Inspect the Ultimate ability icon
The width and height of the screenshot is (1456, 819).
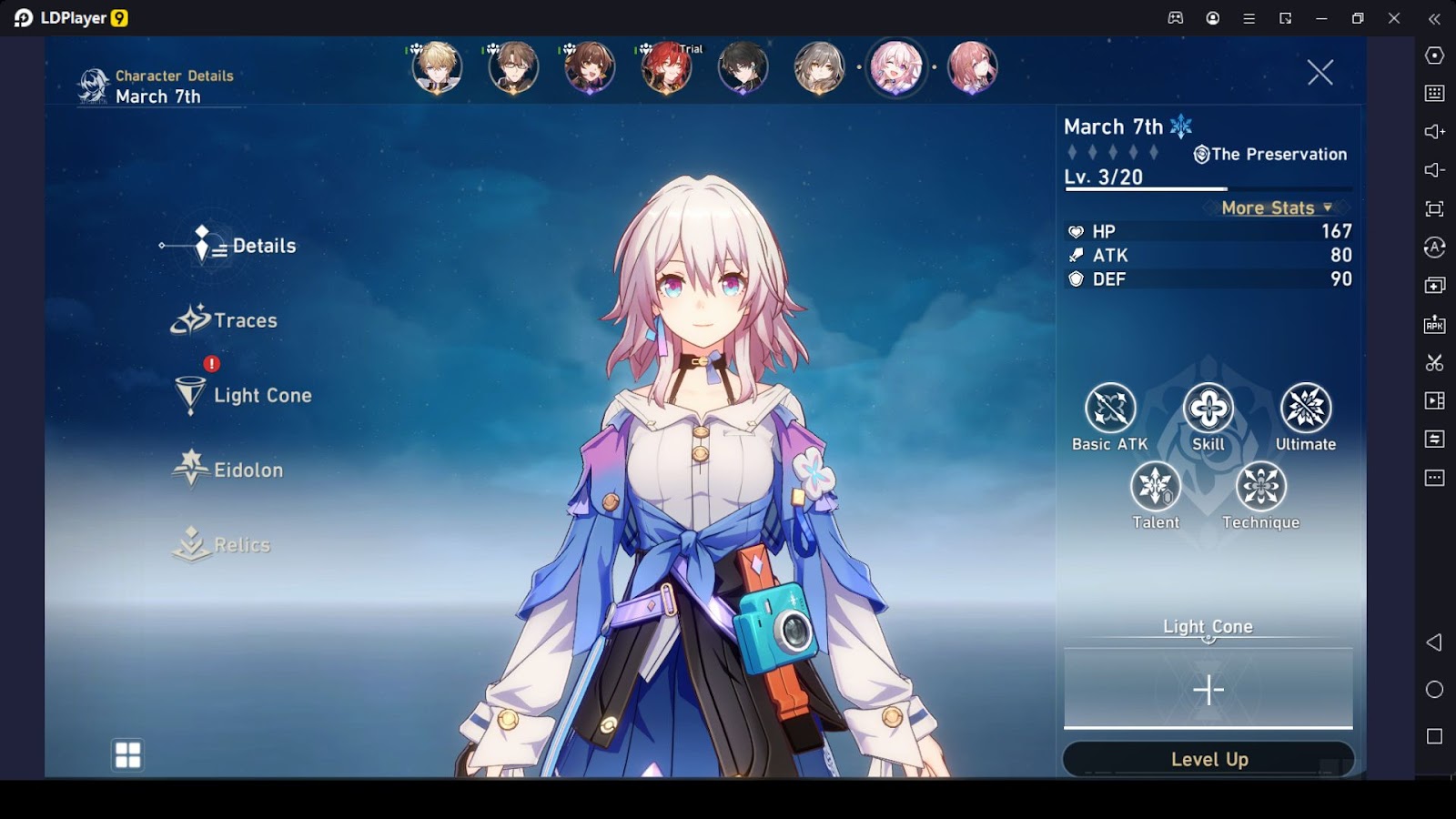(1305, 408)
